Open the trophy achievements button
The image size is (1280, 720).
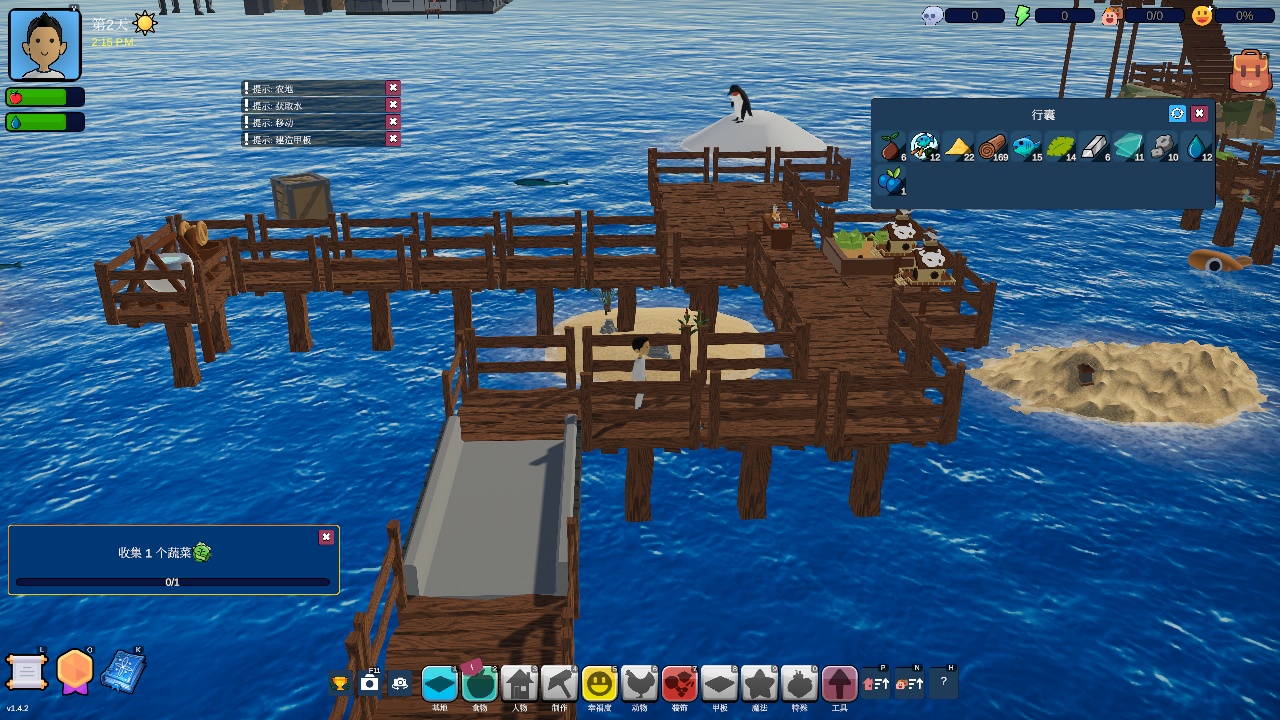340,684
